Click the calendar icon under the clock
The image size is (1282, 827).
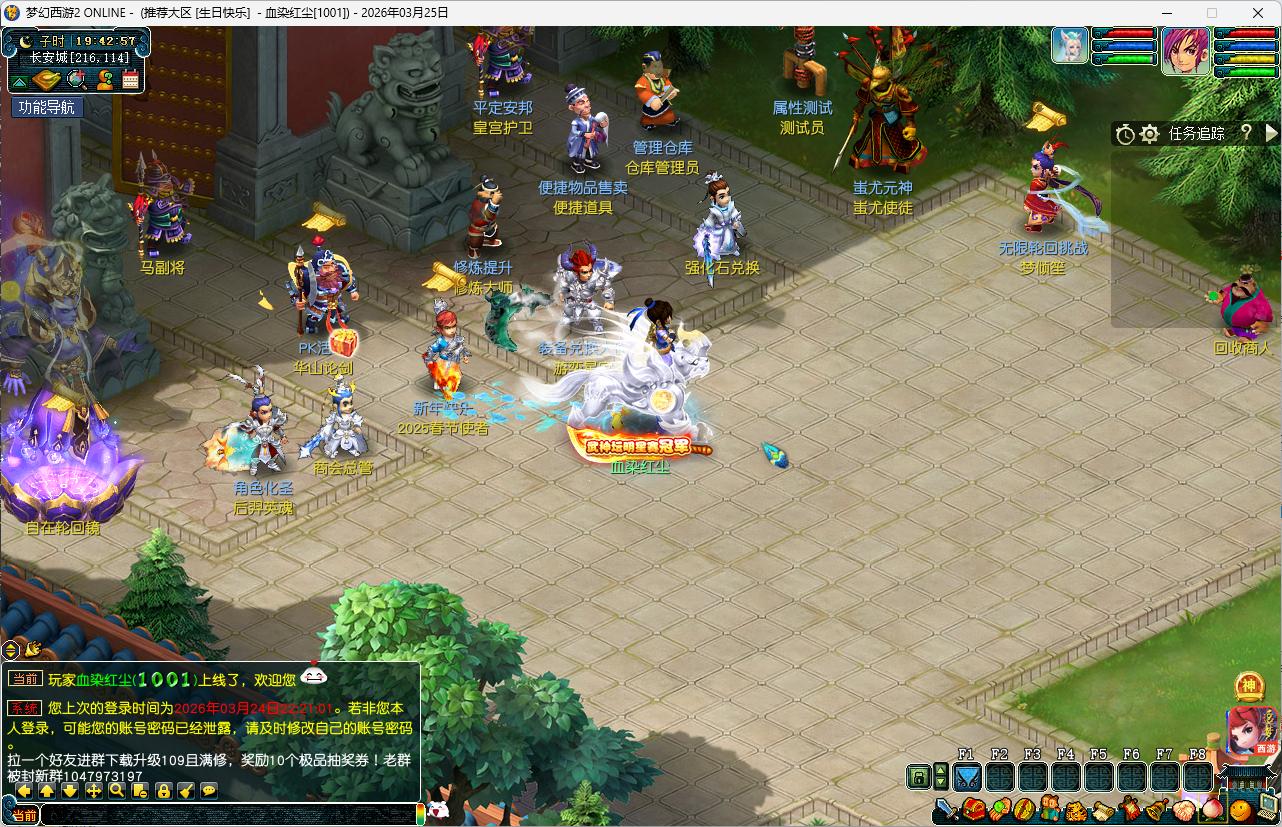click(x=130, y=81)
